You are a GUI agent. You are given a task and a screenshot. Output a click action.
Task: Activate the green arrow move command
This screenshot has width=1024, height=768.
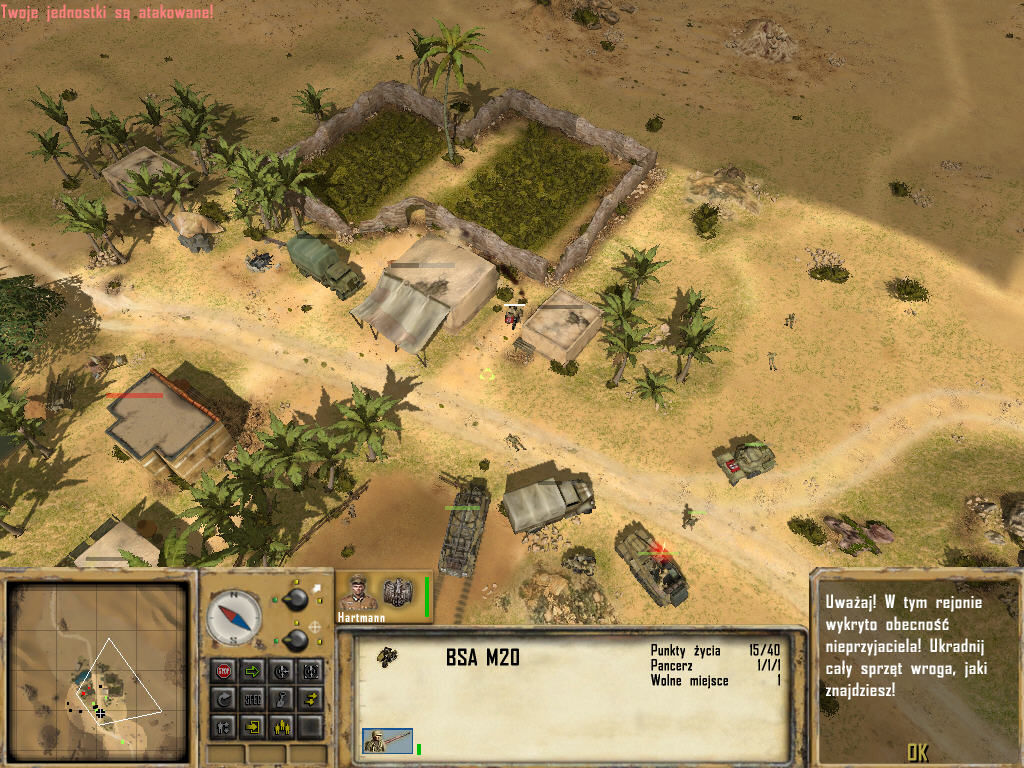pyautogui.click(x=252, y=671)
